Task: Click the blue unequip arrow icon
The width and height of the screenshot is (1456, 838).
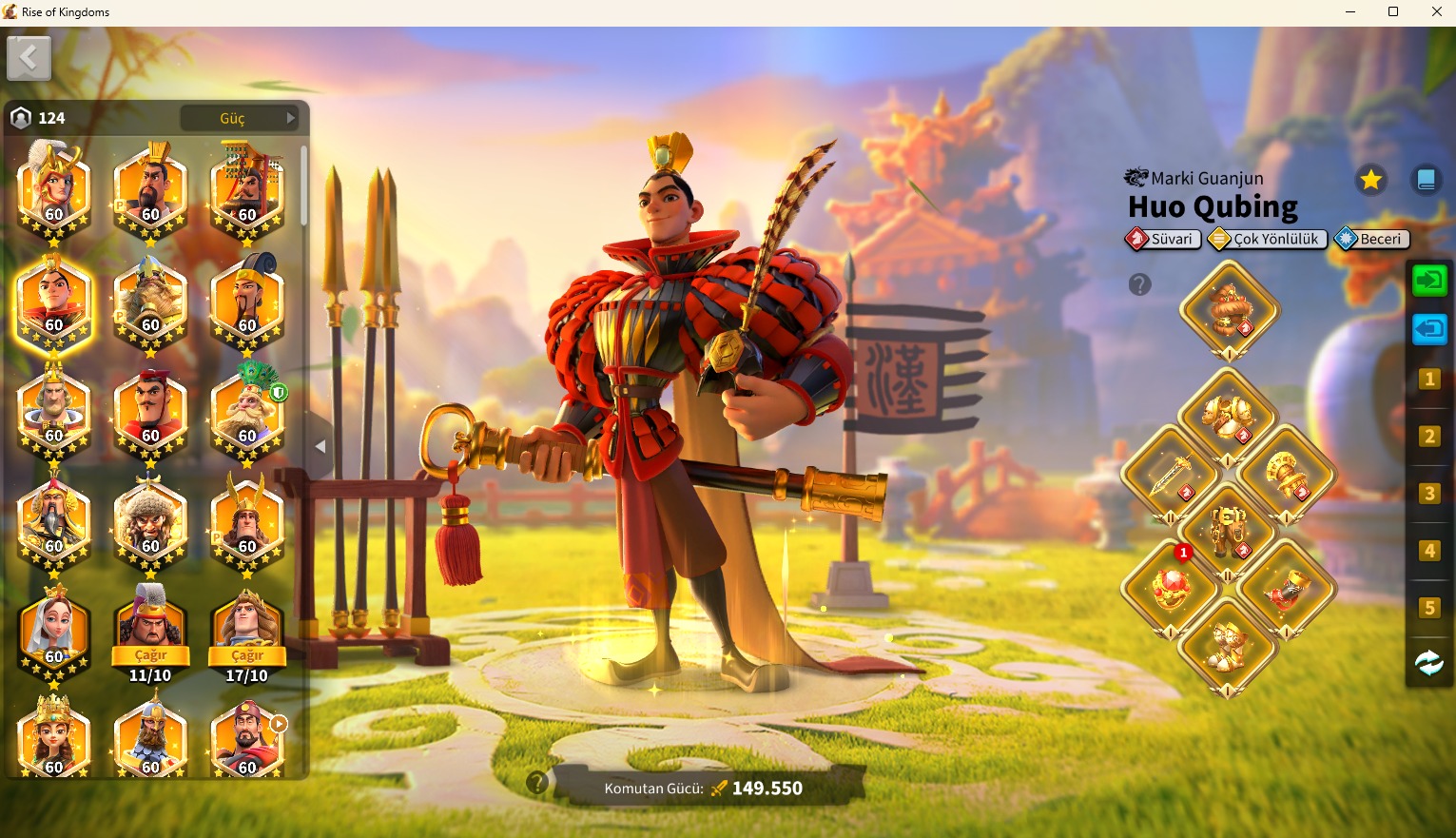Action: coord(1429,330)
